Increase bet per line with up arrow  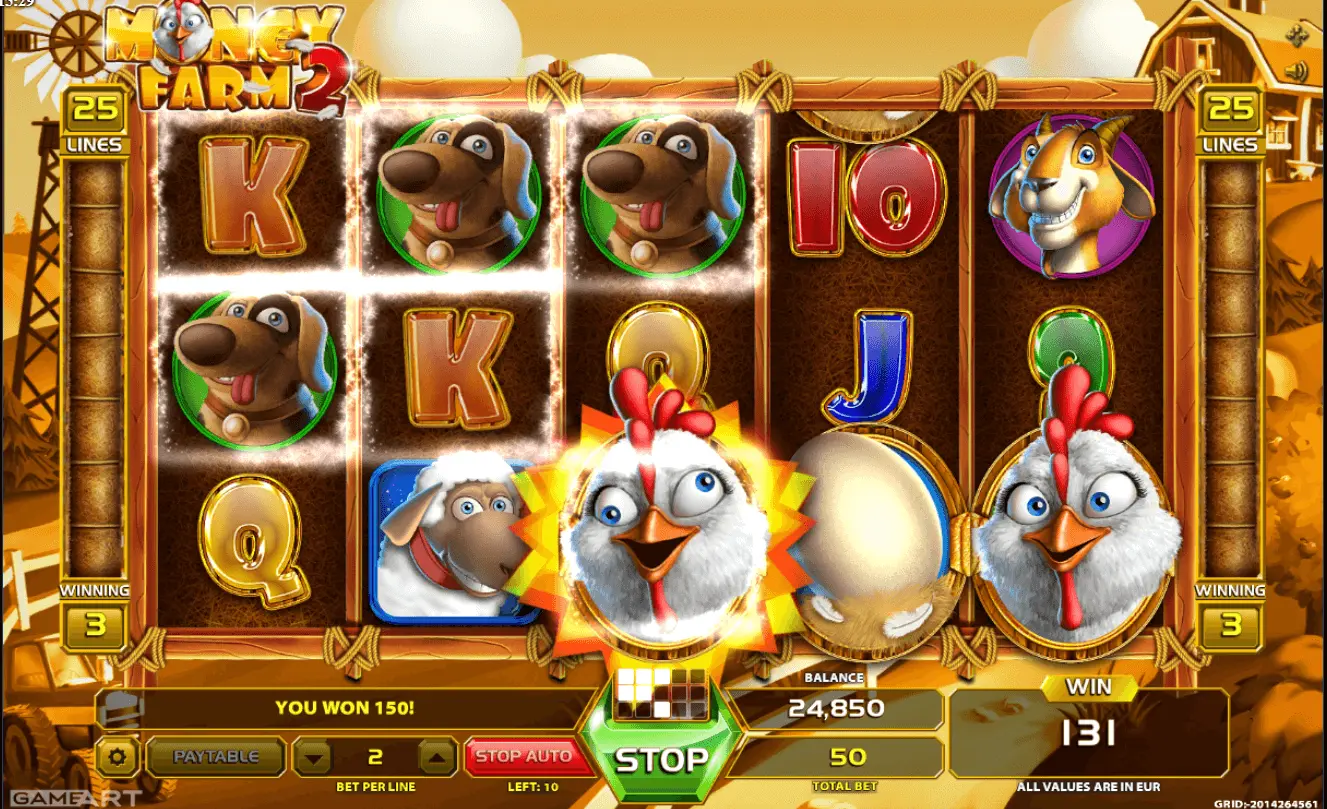coord(435,758)
